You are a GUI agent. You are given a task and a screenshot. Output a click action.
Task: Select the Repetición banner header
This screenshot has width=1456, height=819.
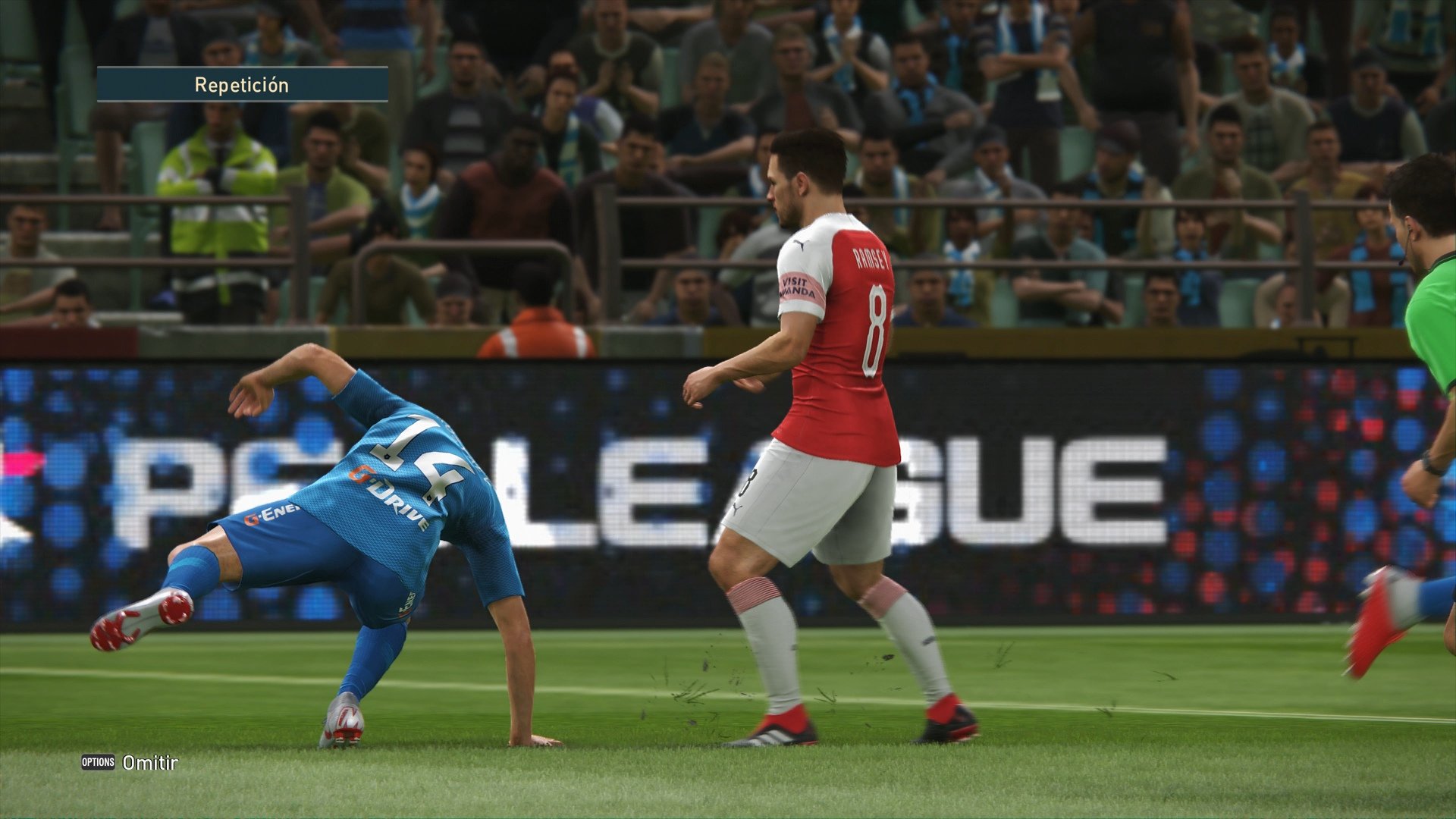pyautogui.click(x=243, y=85)
